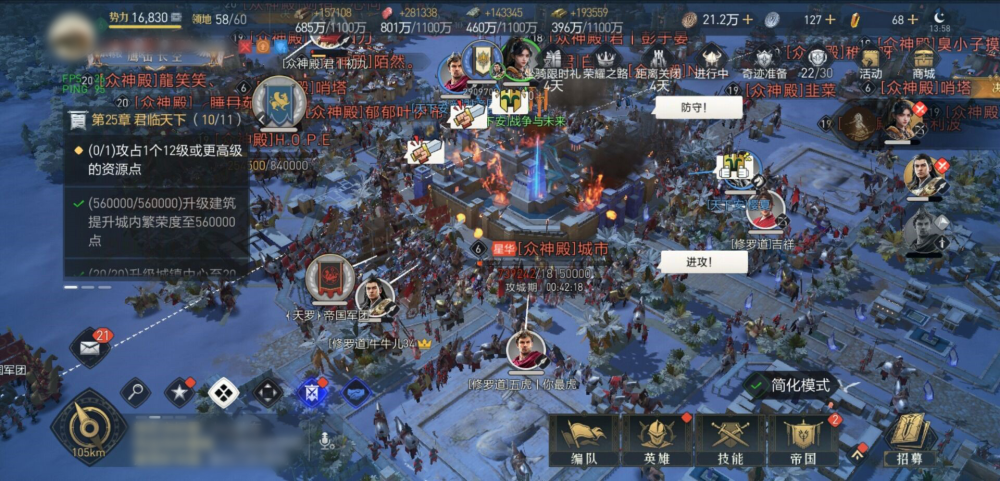Open the 招募 recruitment book
The width and height of the screenshot is (1000, 481).
point(910,440)
